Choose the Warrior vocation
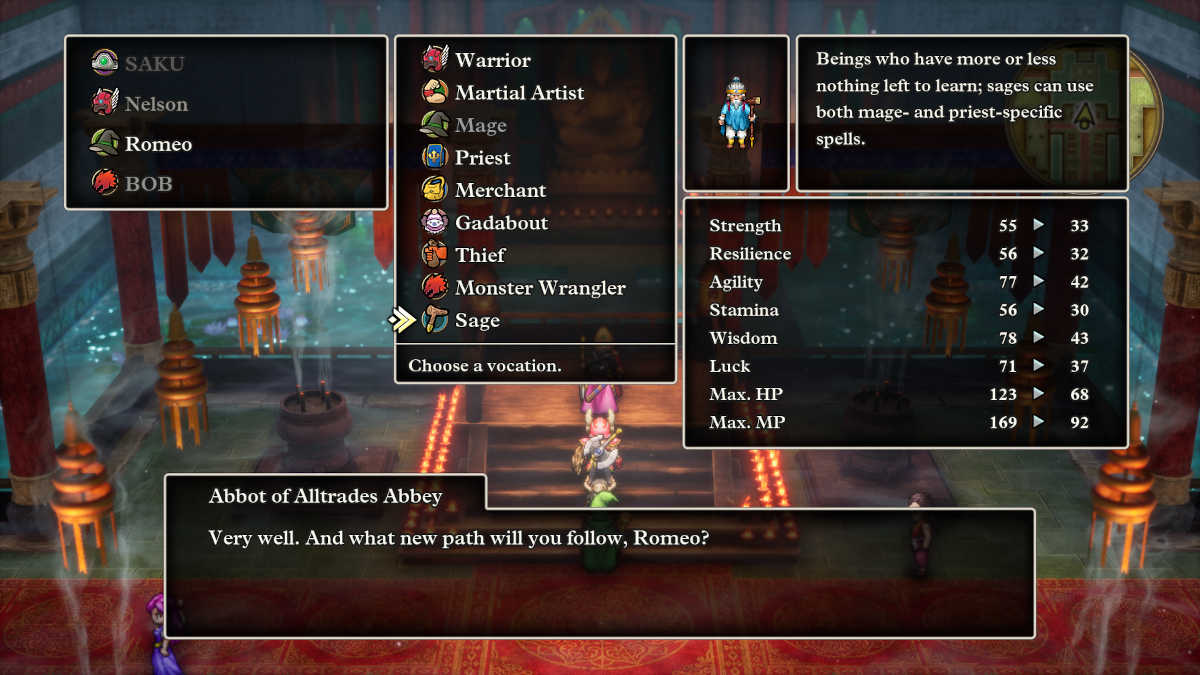The image size is (1200, 675). point(492,60)
